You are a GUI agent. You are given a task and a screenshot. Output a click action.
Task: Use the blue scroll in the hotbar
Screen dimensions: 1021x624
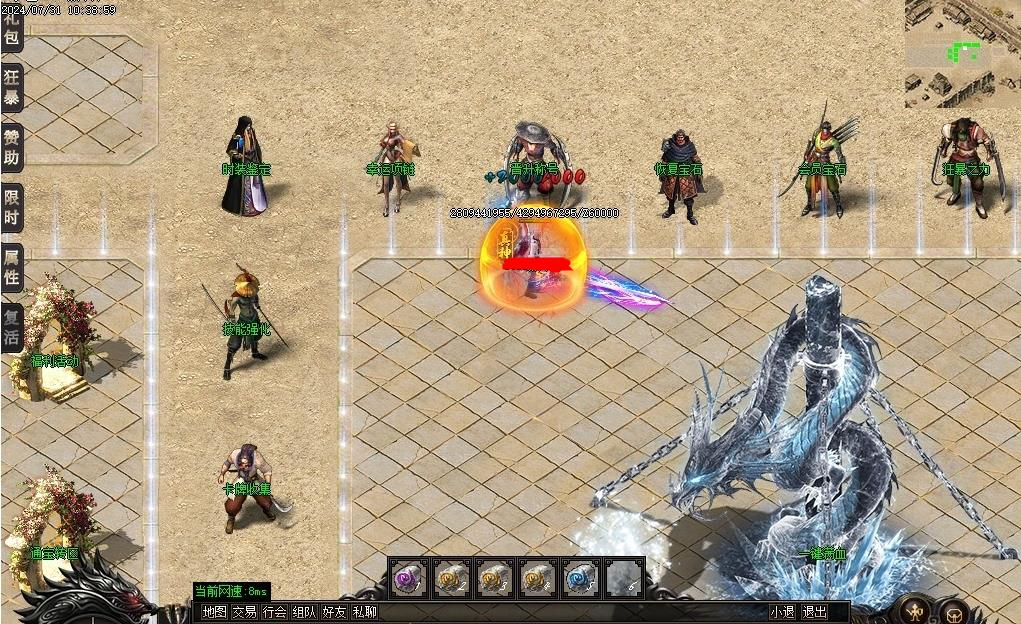(x=580, y=578)
